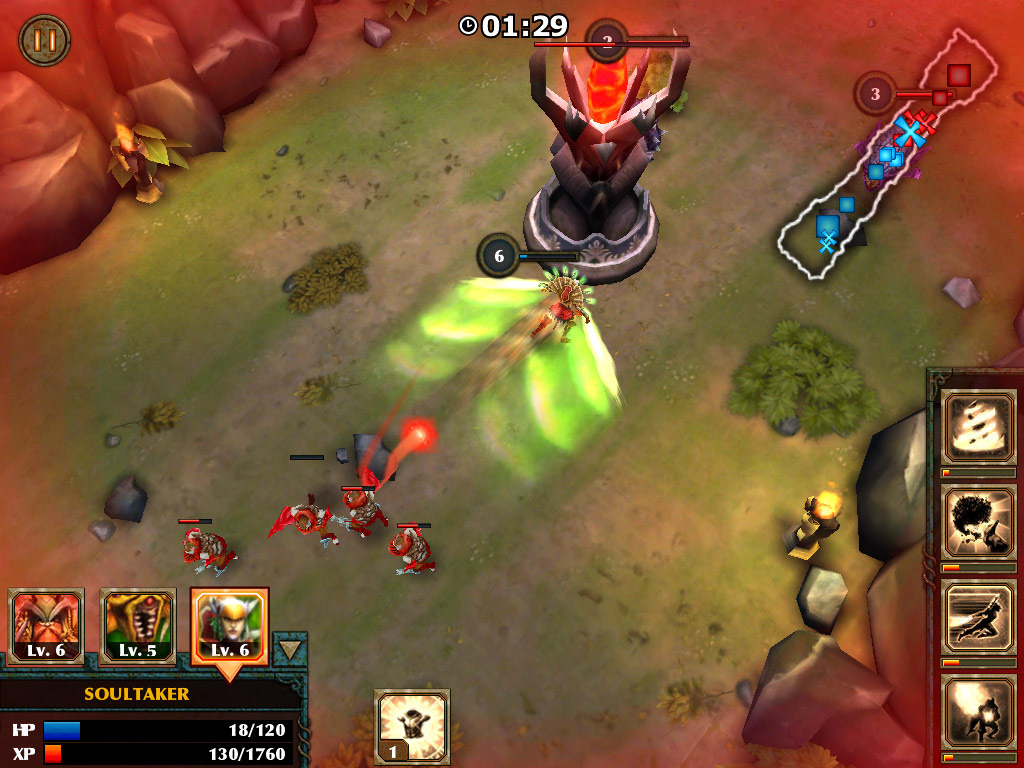Choose the highlighted Soultaker Lv. 6 portrait
The height and width of the screenshot is (768, 1024).
click(229, 626)
